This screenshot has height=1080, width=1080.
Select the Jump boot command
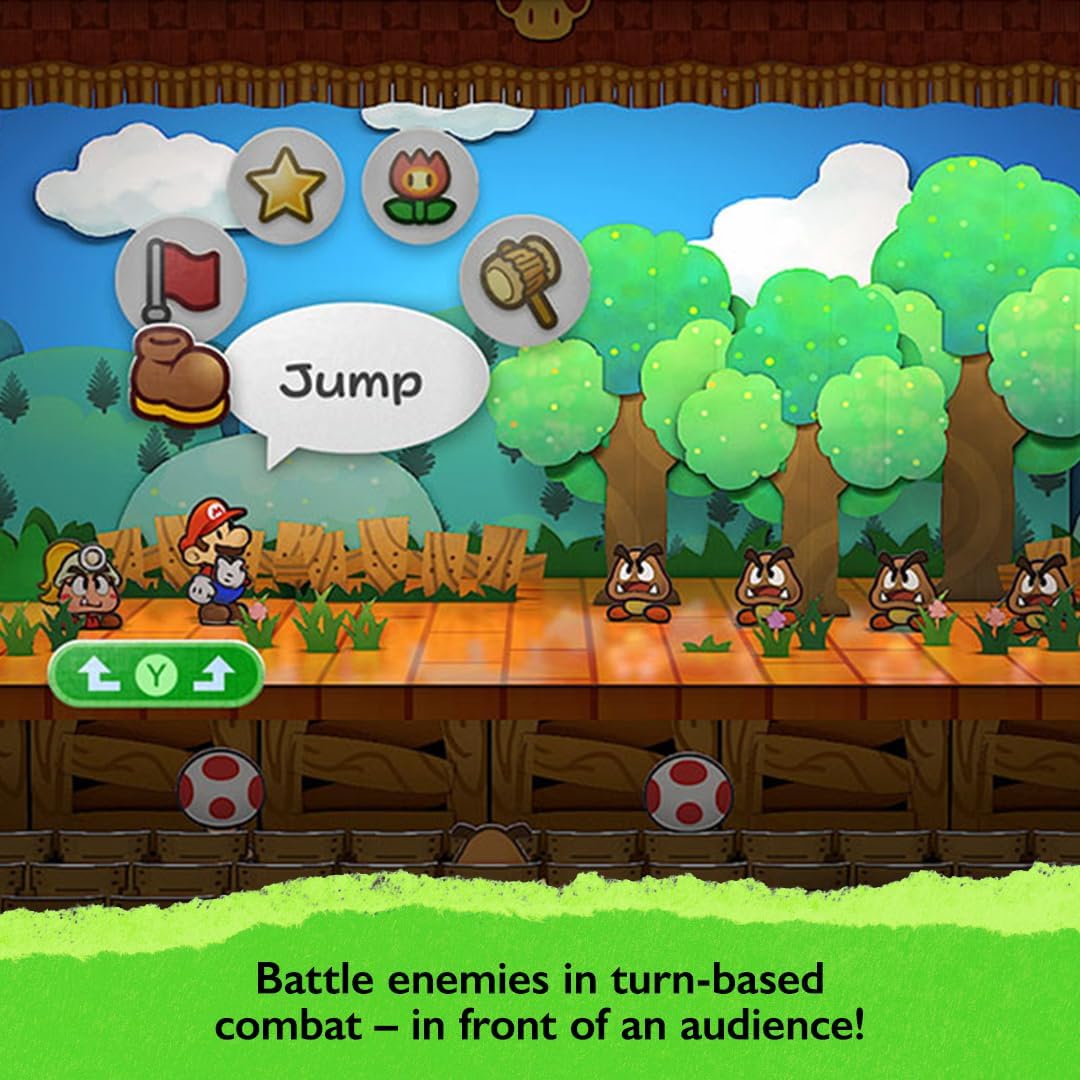(180, 375)
